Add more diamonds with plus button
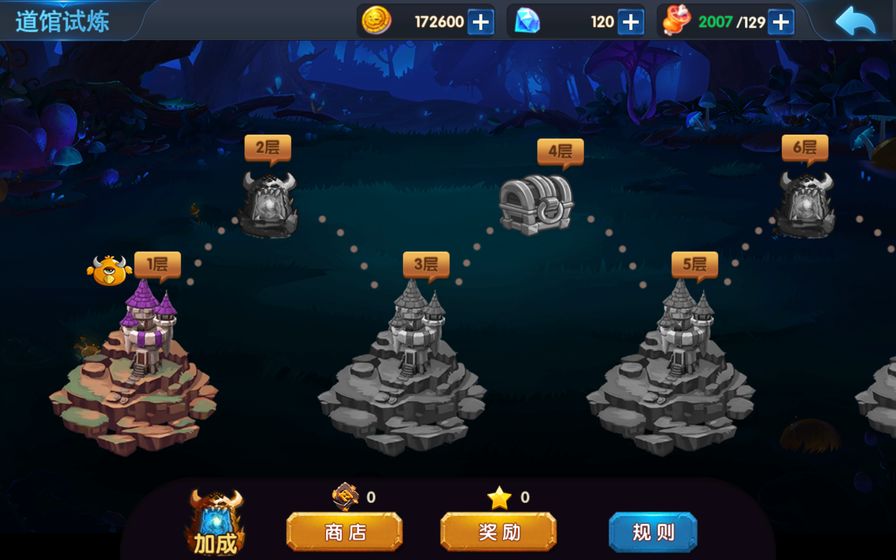 tap(630, 21)
